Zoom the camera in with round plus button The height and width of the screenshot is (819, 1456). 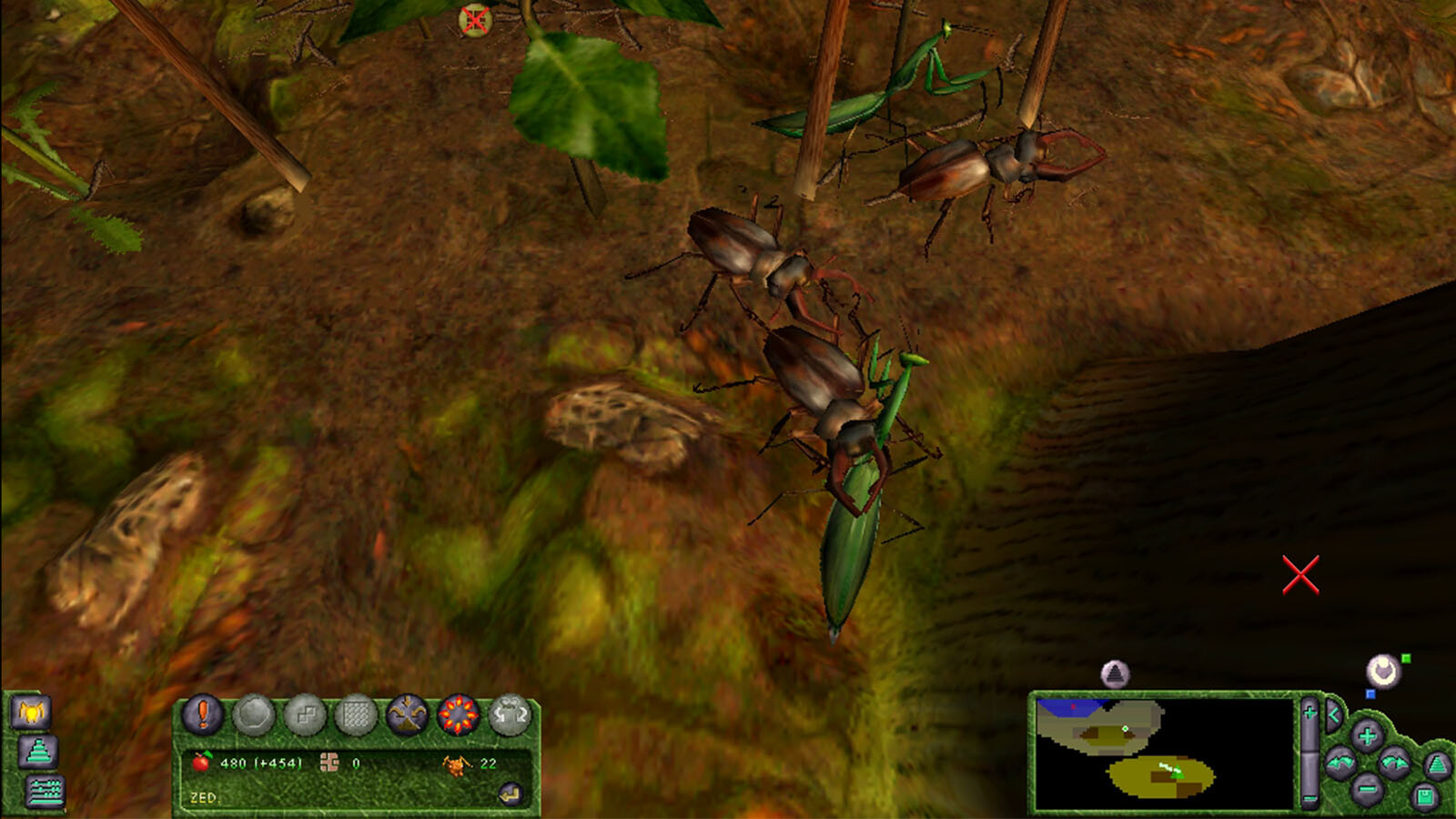coord(1367,735)
